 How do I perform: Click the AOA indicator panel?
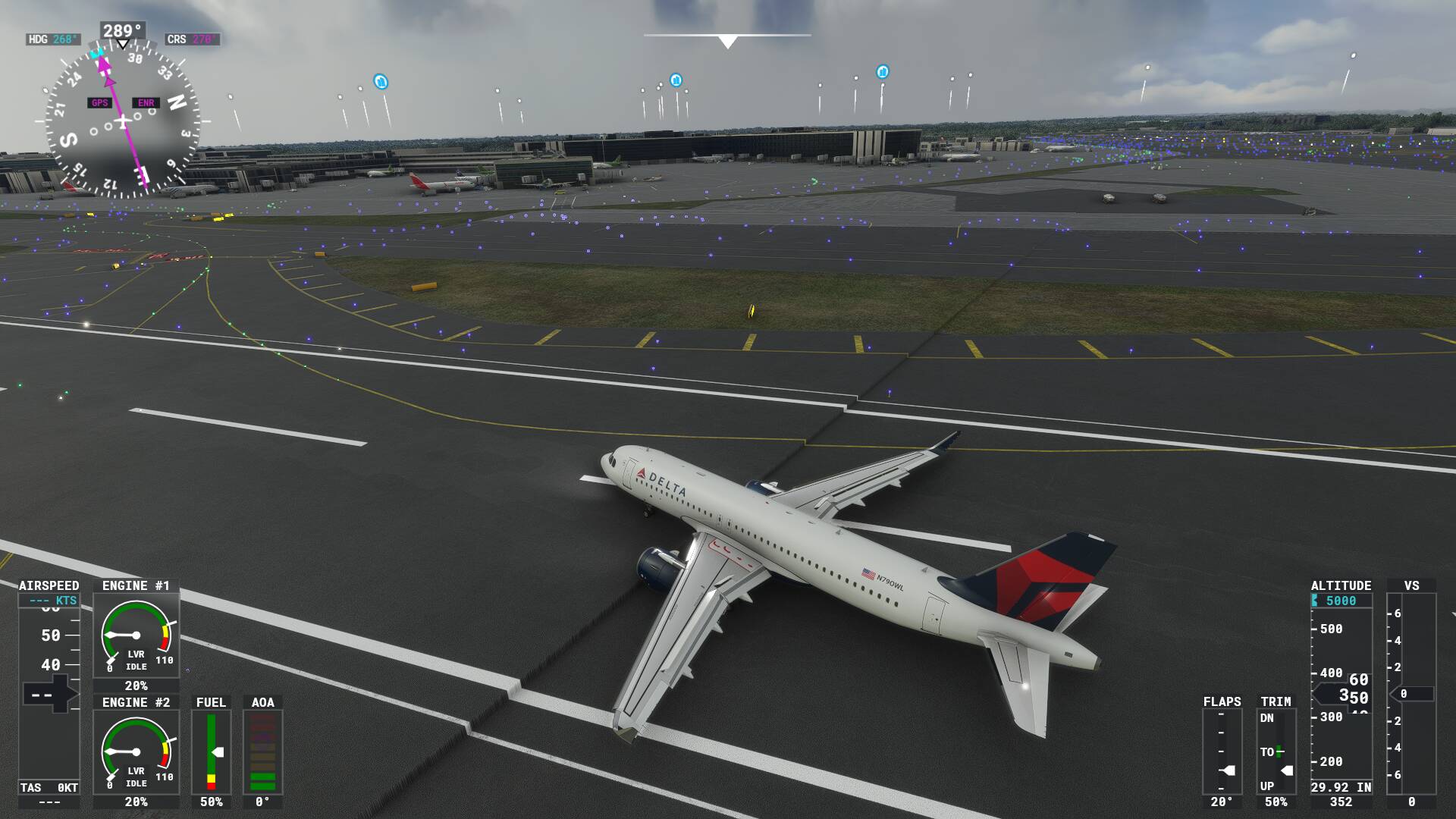pyautogui.click(x=262, y=751)
